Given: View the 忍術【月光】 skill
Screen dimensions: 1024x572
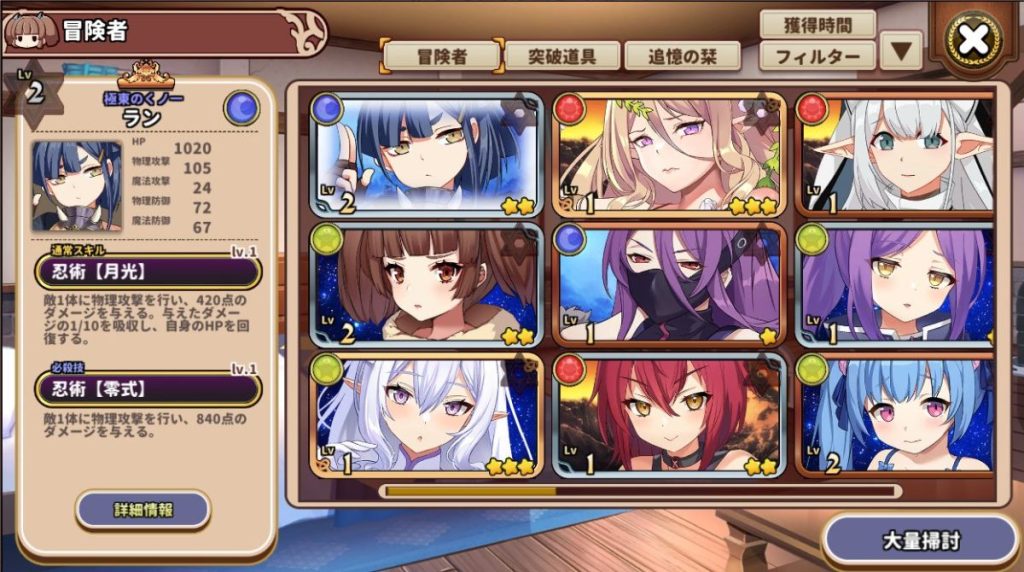Looking at the screenshot, I should point(148,271).
